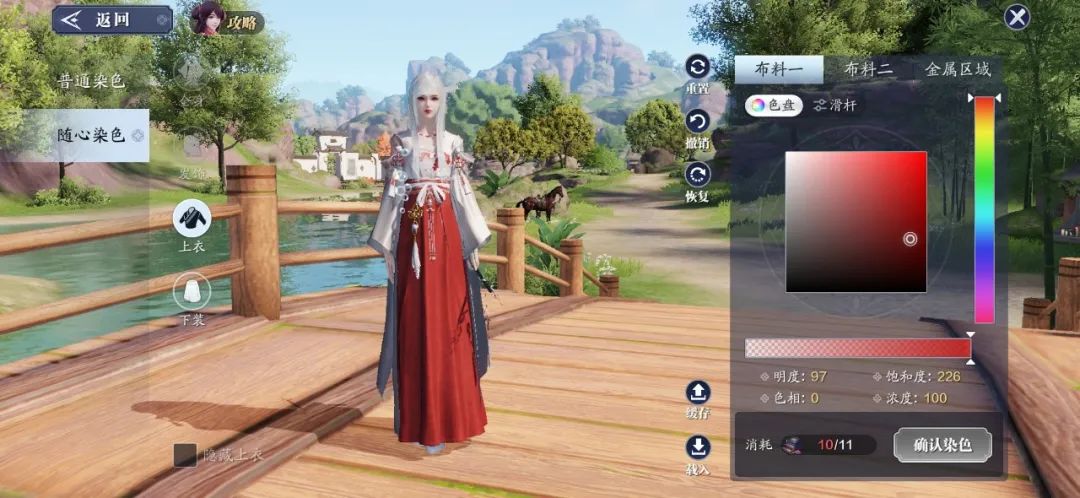Screen dimensions: 1080x498
Task: Switch to 滑杆 slider mode
Action: (835, 104)
